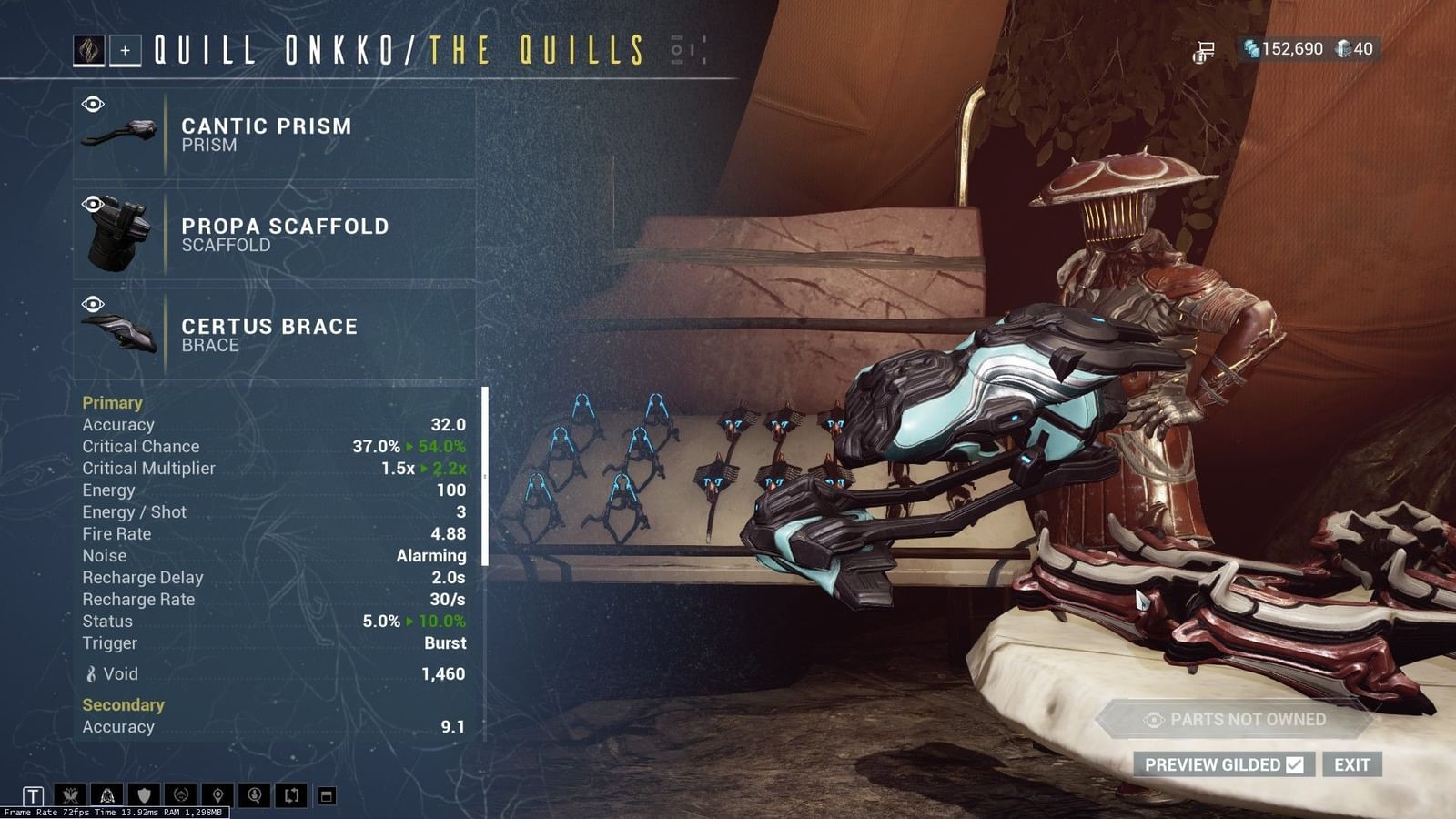Click the loop arrows icon in bottom toolbar
Image resolution: width=1456 pixels, height=819 pixels.
click(x=292, y=794)
